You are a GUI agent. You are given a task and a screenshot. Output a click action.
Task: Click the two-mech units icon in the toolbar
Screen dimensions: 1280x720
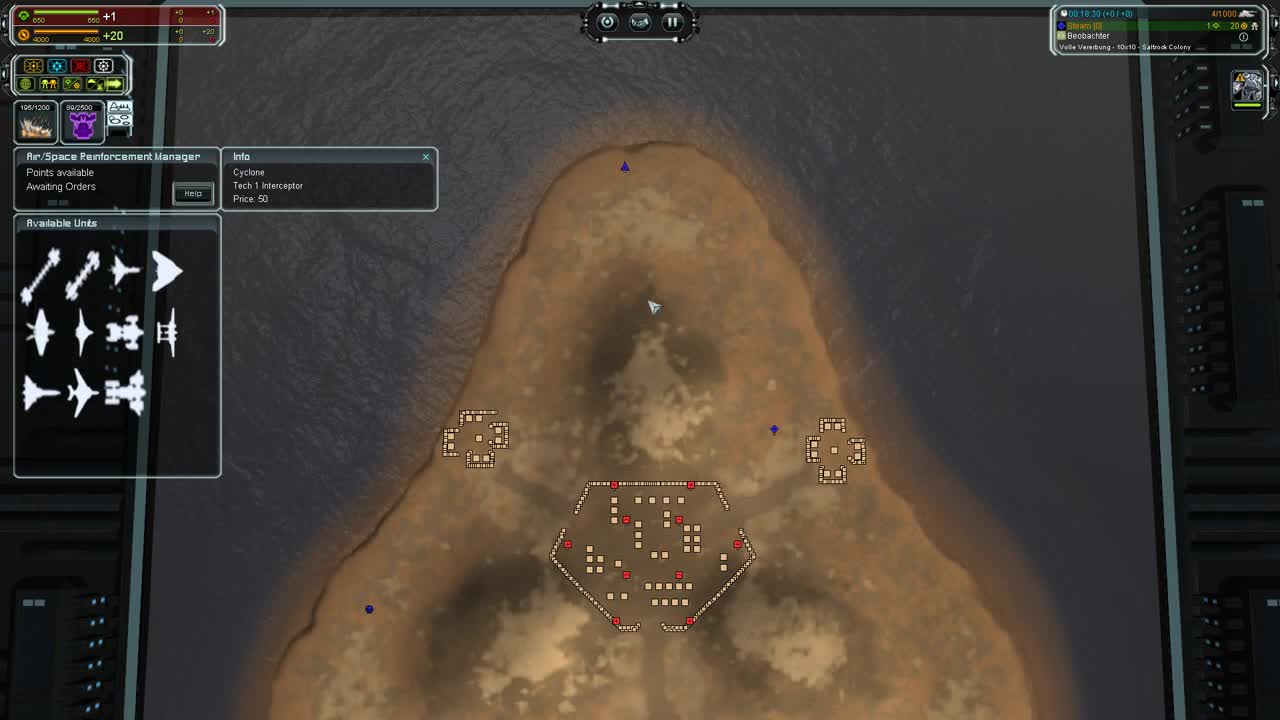coord(49,84)
